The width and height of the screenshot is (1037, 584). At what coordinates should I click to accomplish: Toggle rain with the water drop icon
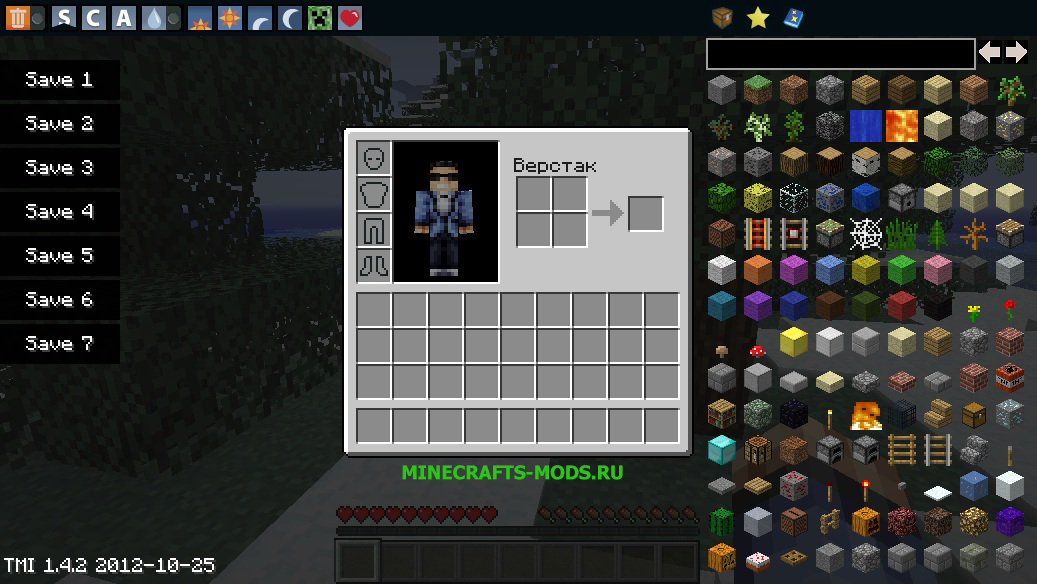point(154,17)
